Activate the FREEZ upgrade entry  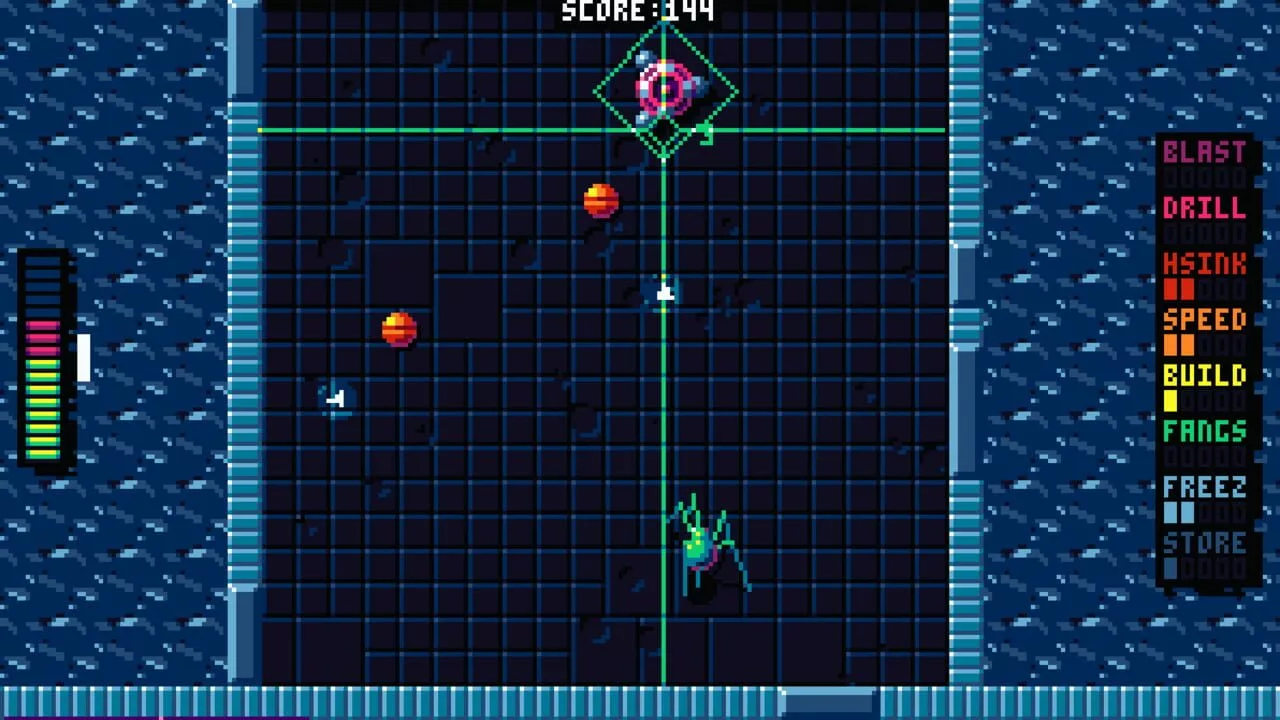[x=1205, y=489]
